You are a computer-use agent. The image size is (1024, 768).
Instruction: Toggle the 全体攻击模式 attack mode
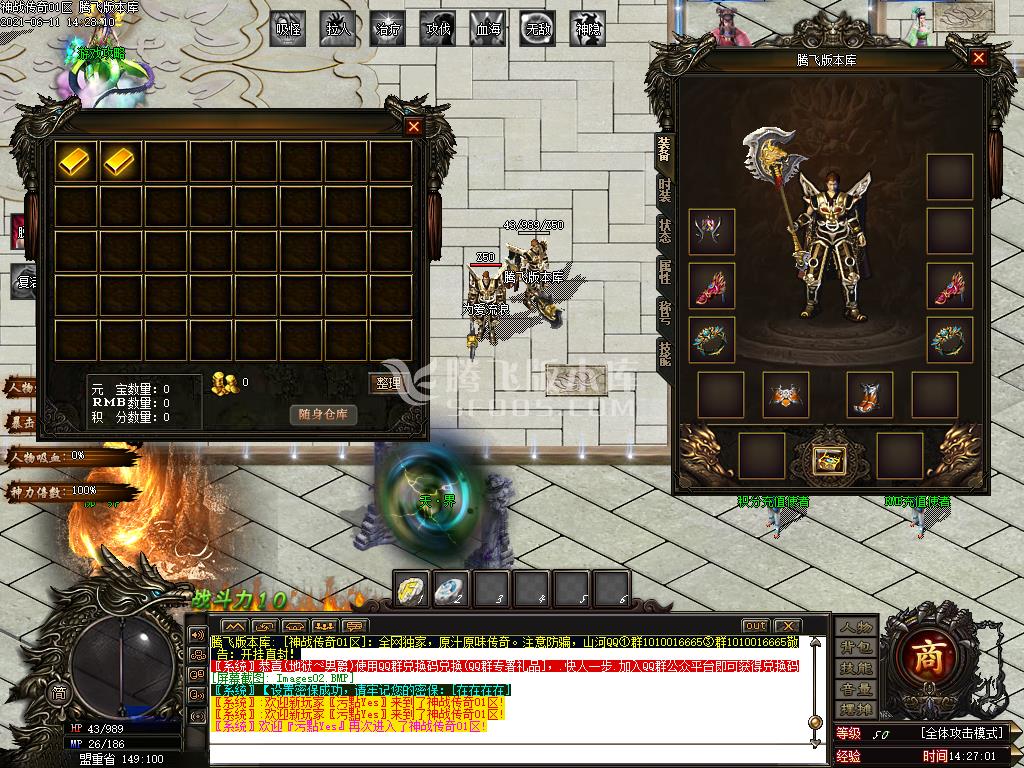(x=962, y=733)
